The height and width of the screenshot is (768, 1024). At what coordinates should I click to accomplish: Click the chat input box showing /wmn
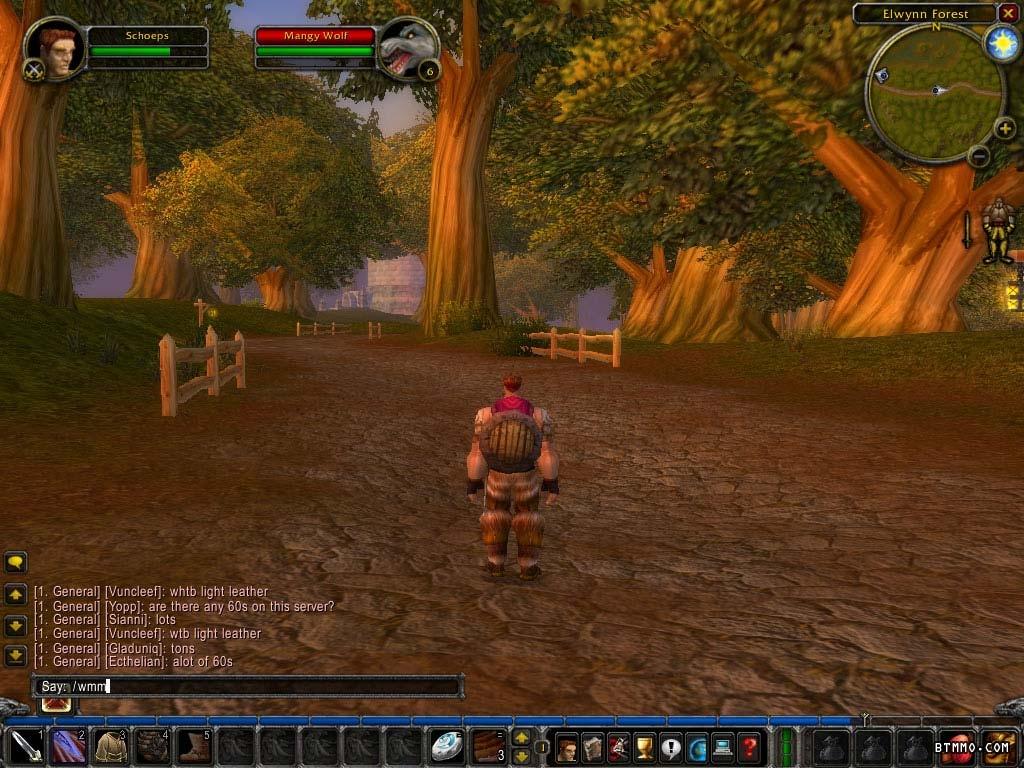click(x=250, y=686)
